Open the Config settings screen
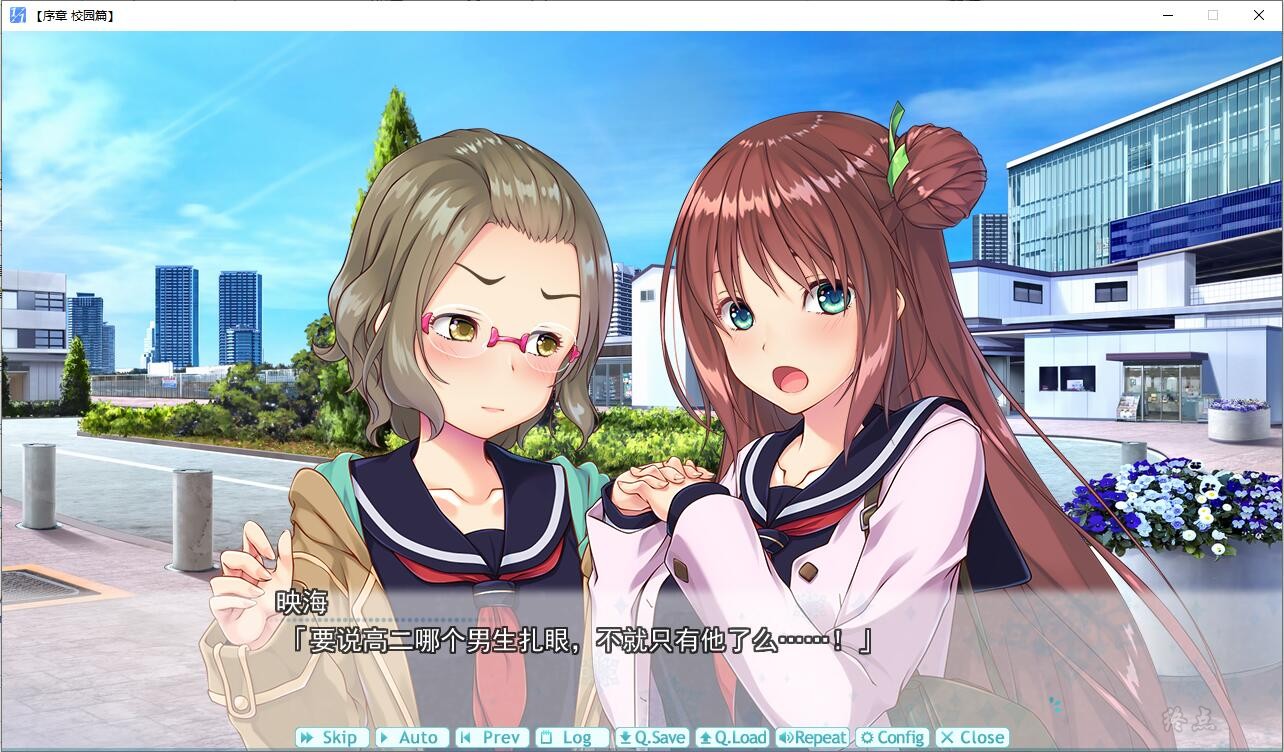Viewport: 1284px width, 752px height. pos(893,737)
